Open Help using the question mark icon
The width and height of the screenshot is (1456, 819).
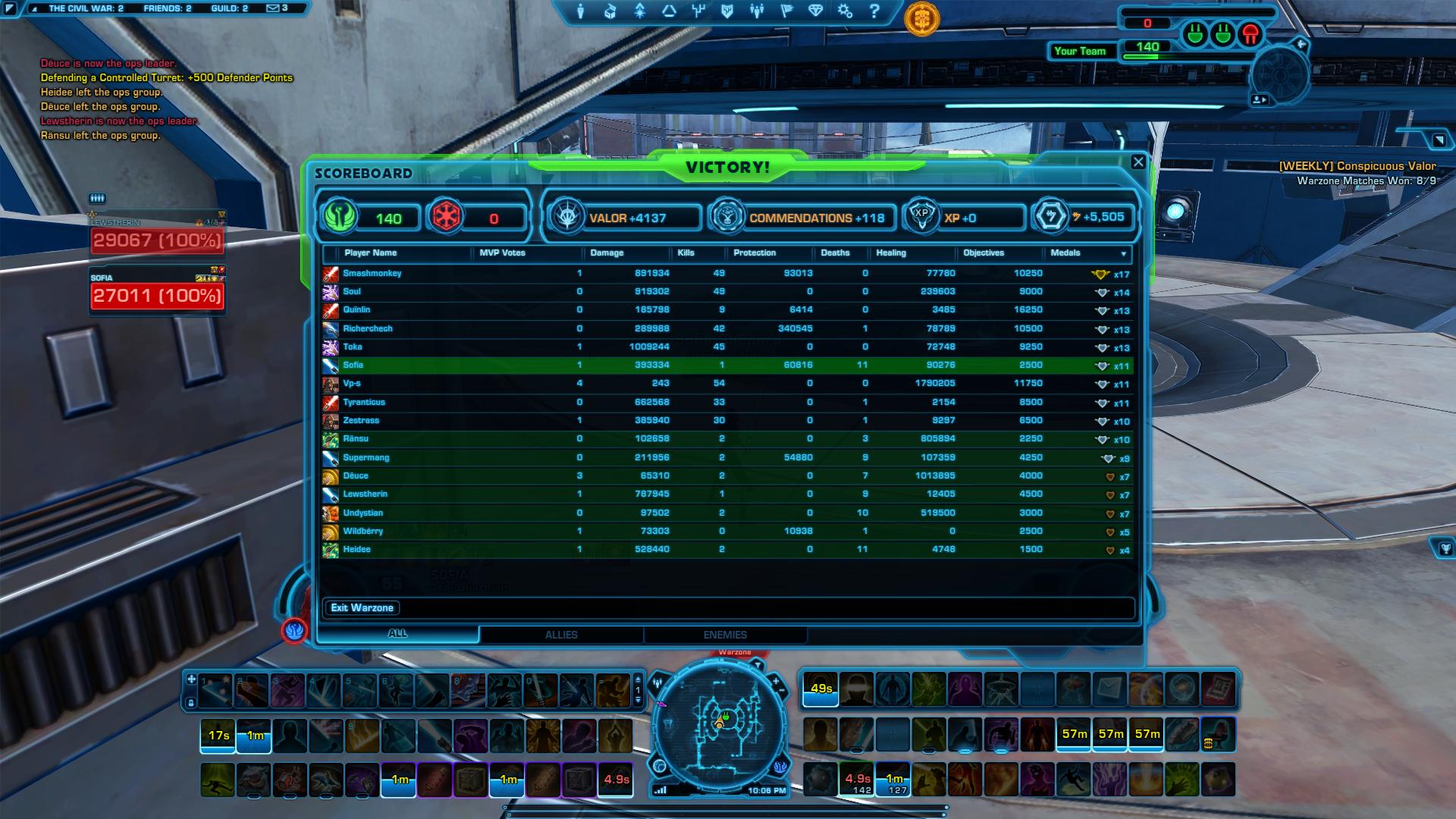pos(874,11)
